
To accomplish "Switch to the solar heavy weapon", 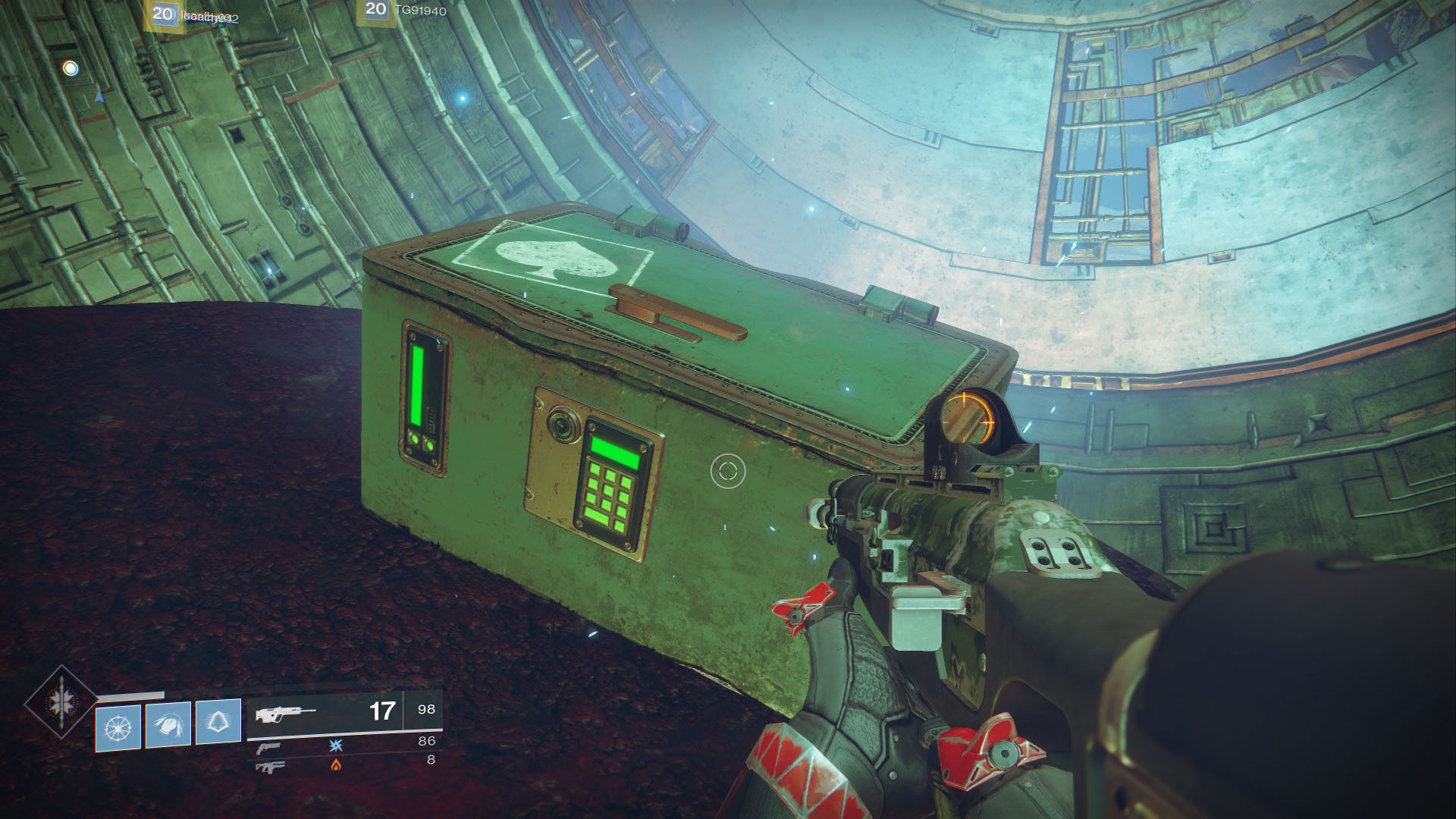I will (x=271, y=767).
